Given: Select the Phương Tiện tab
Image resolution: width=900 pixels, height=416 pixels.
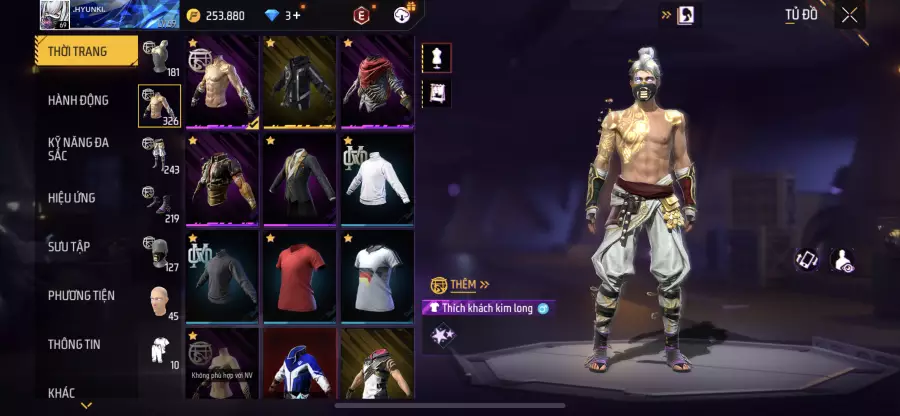Looking at the screenshot, I should [81, 295].
